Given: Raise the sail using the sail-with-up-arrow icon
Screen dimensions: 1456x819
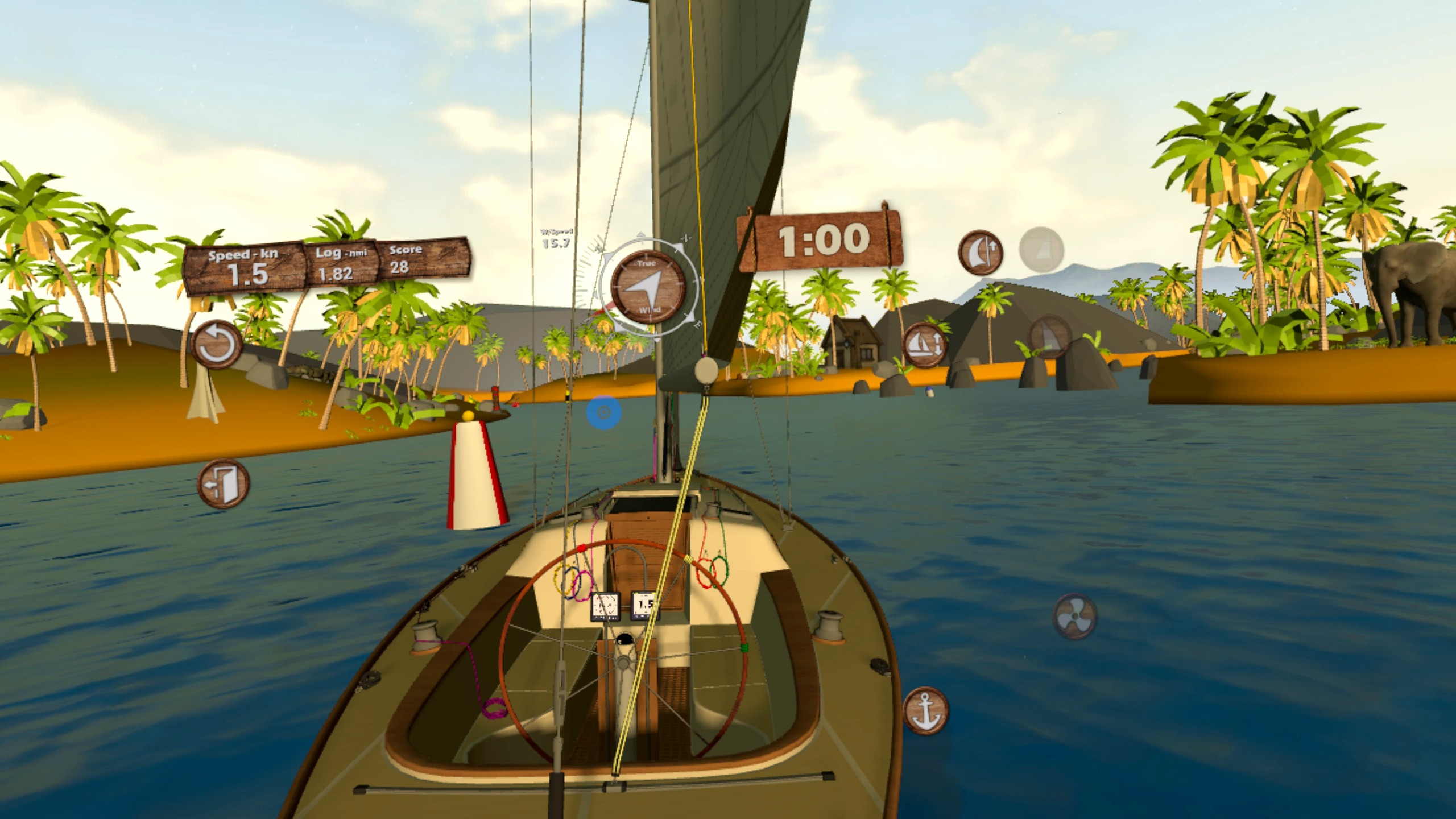Looking at the screenshot, I should pos(980,252).
